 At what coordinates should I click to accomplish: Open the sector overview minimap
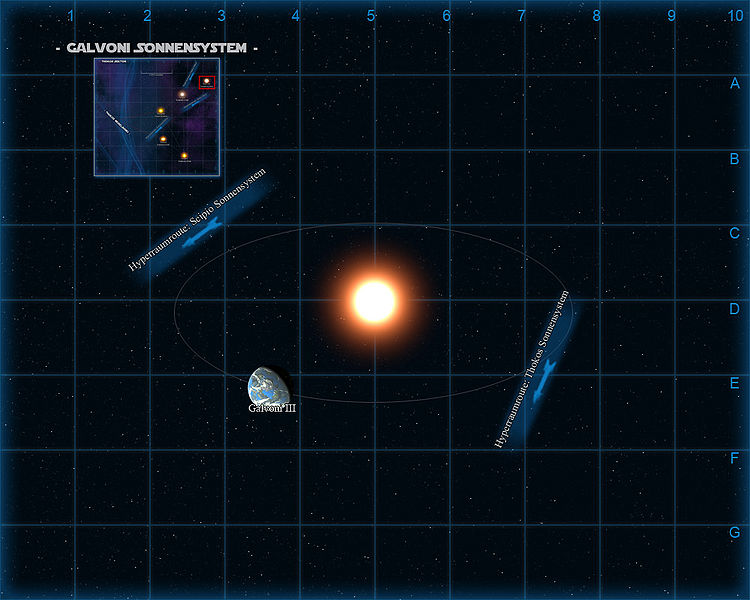tap(156, 117)
